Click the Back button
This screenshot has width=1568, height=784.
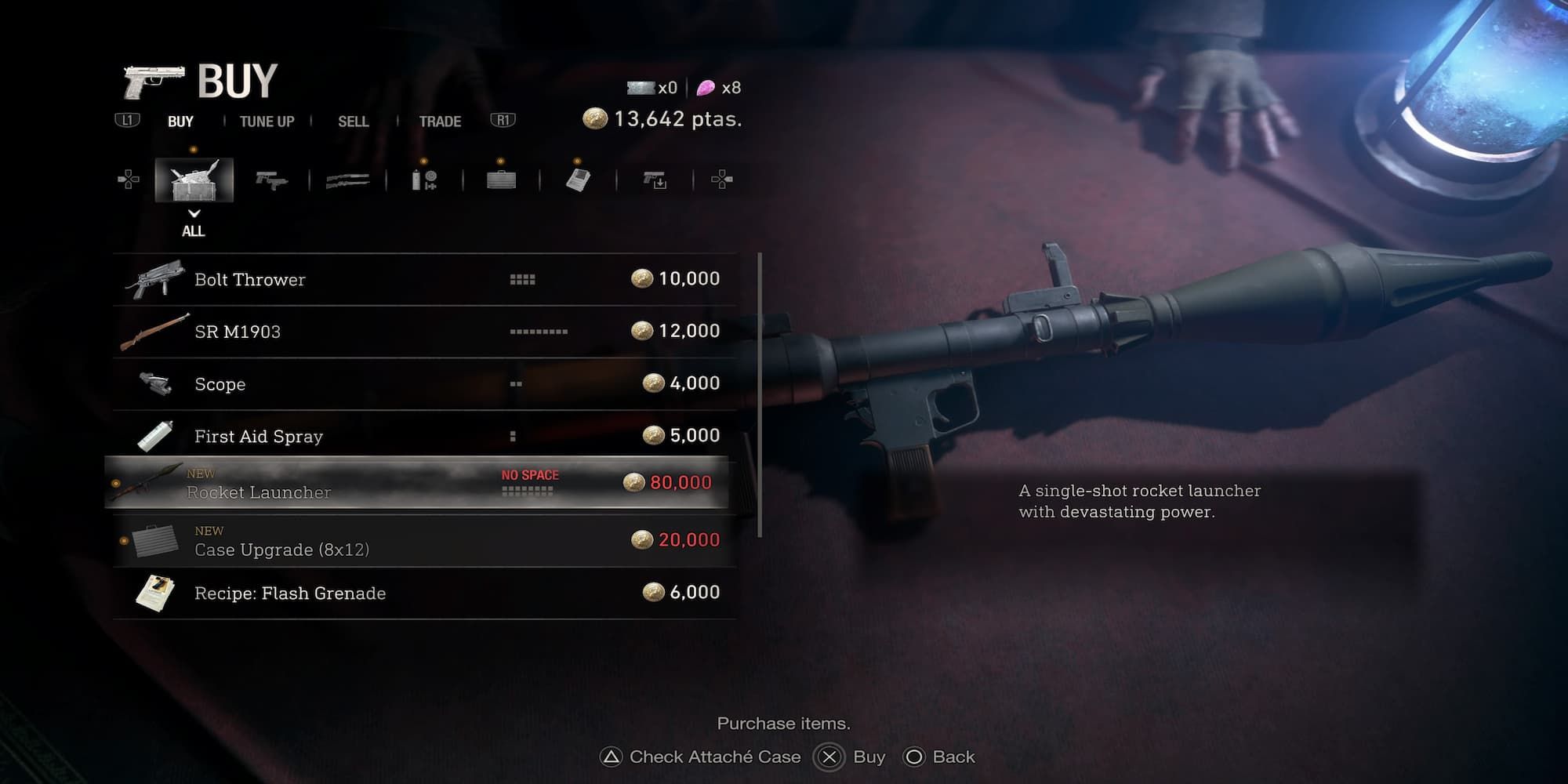point(939,757)
